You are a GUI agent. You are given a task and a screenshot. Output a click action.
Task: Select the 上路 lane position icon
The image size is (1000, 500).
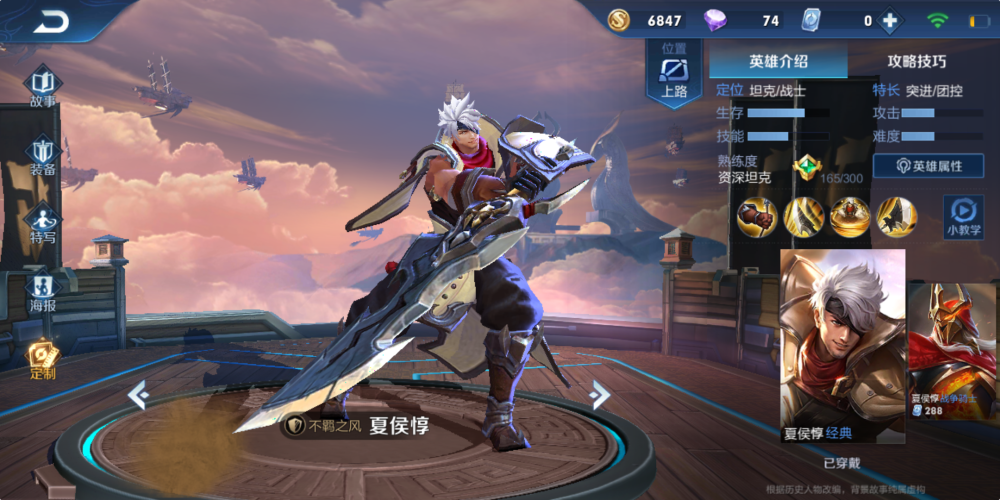coord(675,76)
